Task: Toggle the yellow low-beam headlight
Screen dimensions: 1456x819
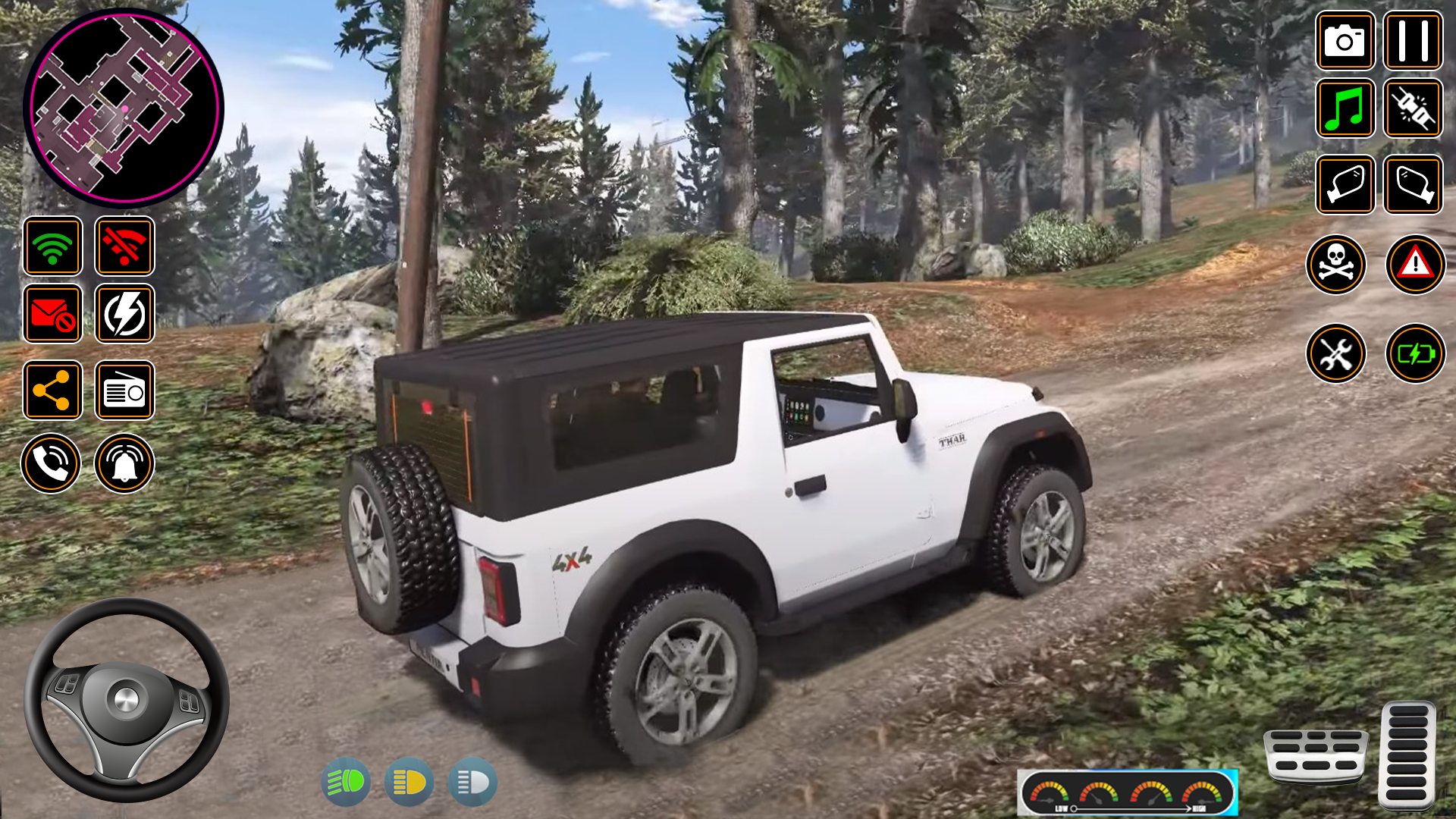Action: [408, 782]
